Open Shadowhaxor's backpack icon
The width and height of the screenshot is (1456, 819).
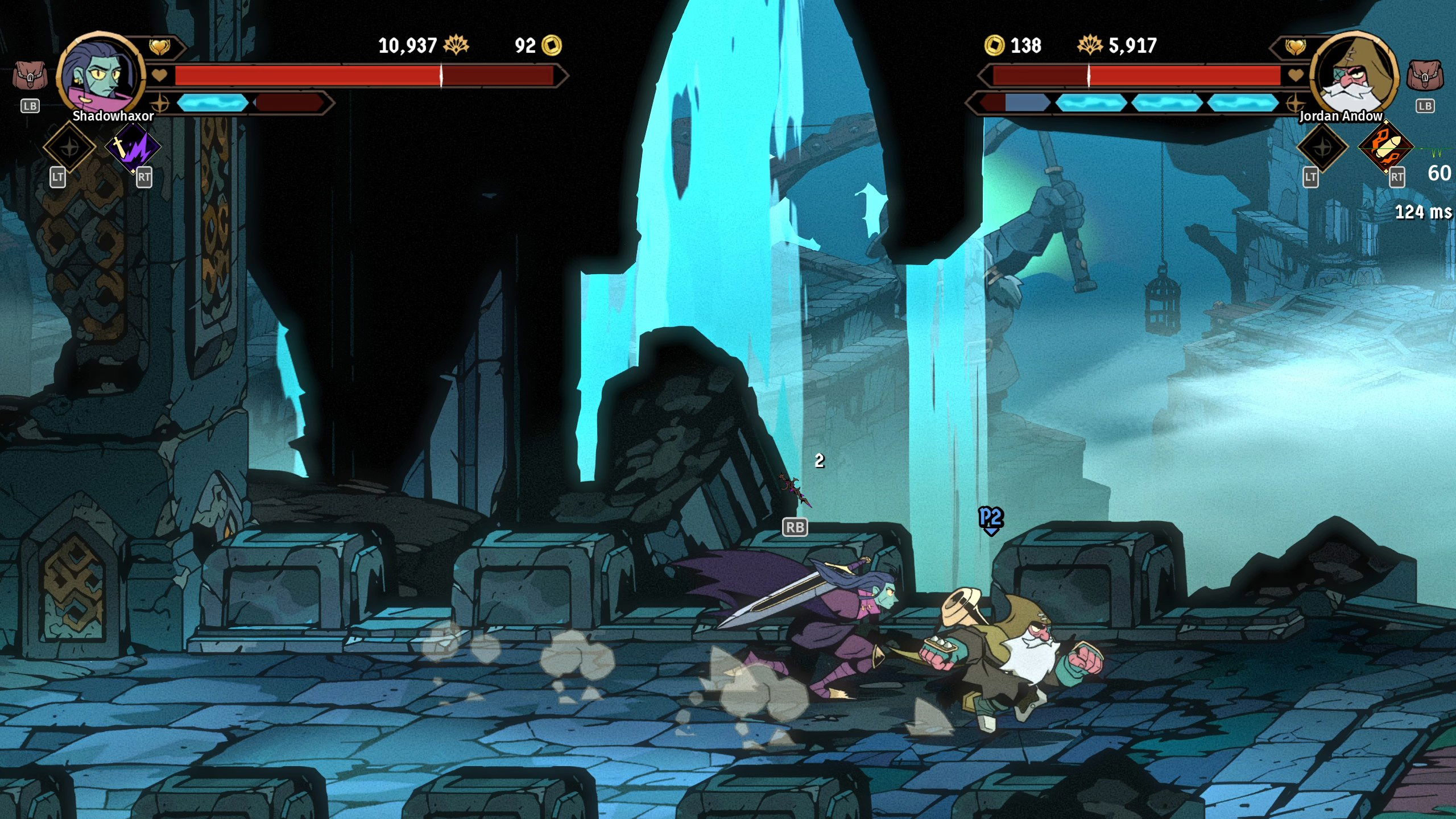point(30,76)
